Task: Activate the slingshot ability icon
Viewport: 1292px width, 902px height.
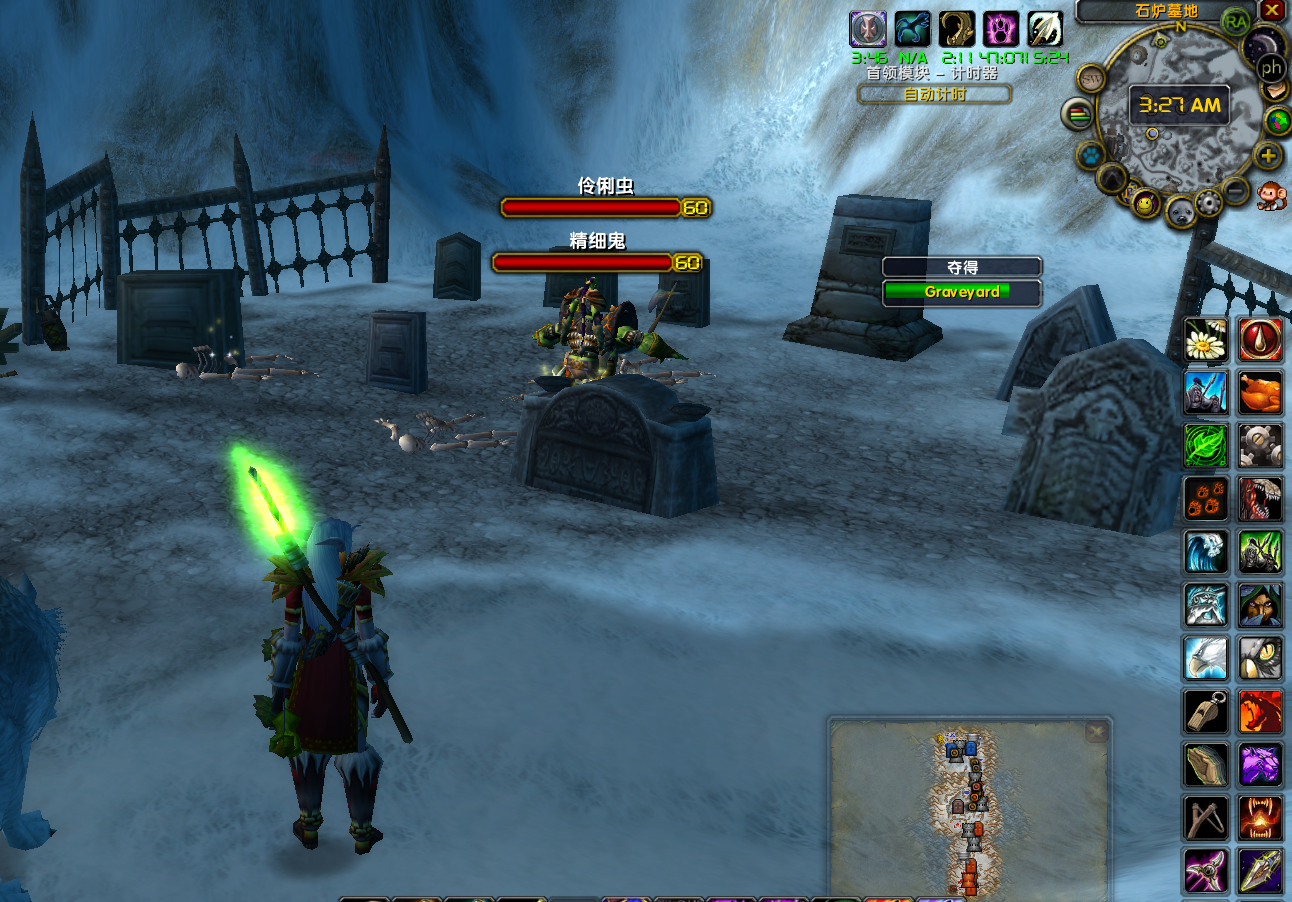Action: pyautogui.click(x=1205, y=817)
